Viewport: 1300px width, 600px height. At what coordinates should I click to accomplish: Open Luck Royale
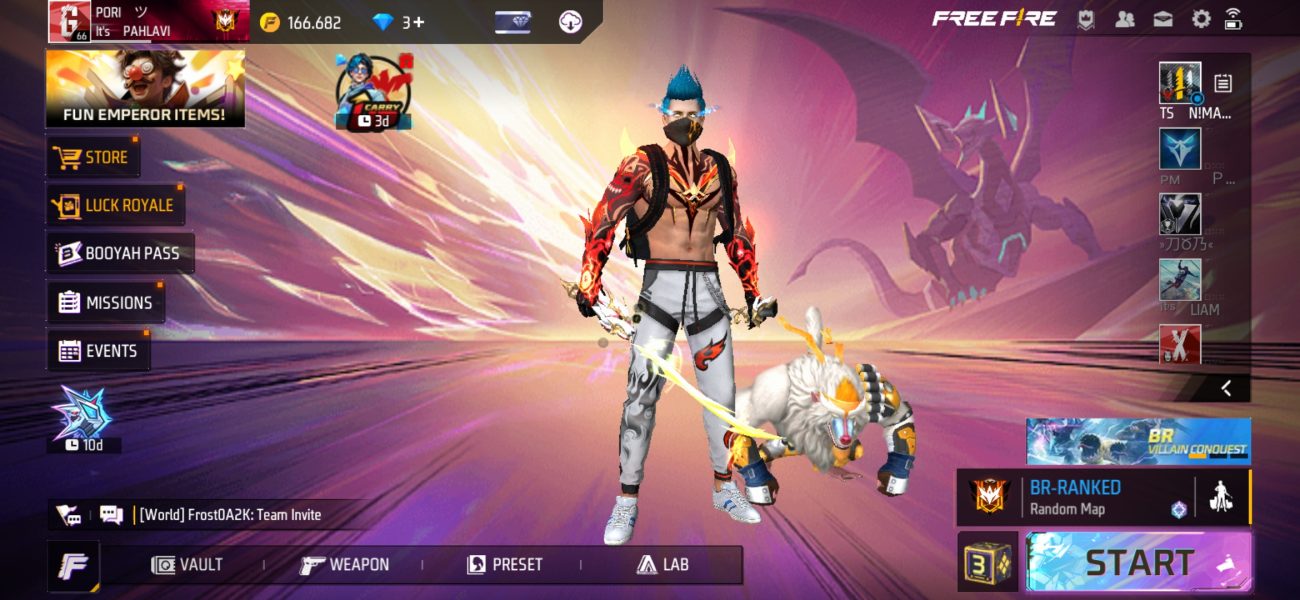[x=115, y=205]
